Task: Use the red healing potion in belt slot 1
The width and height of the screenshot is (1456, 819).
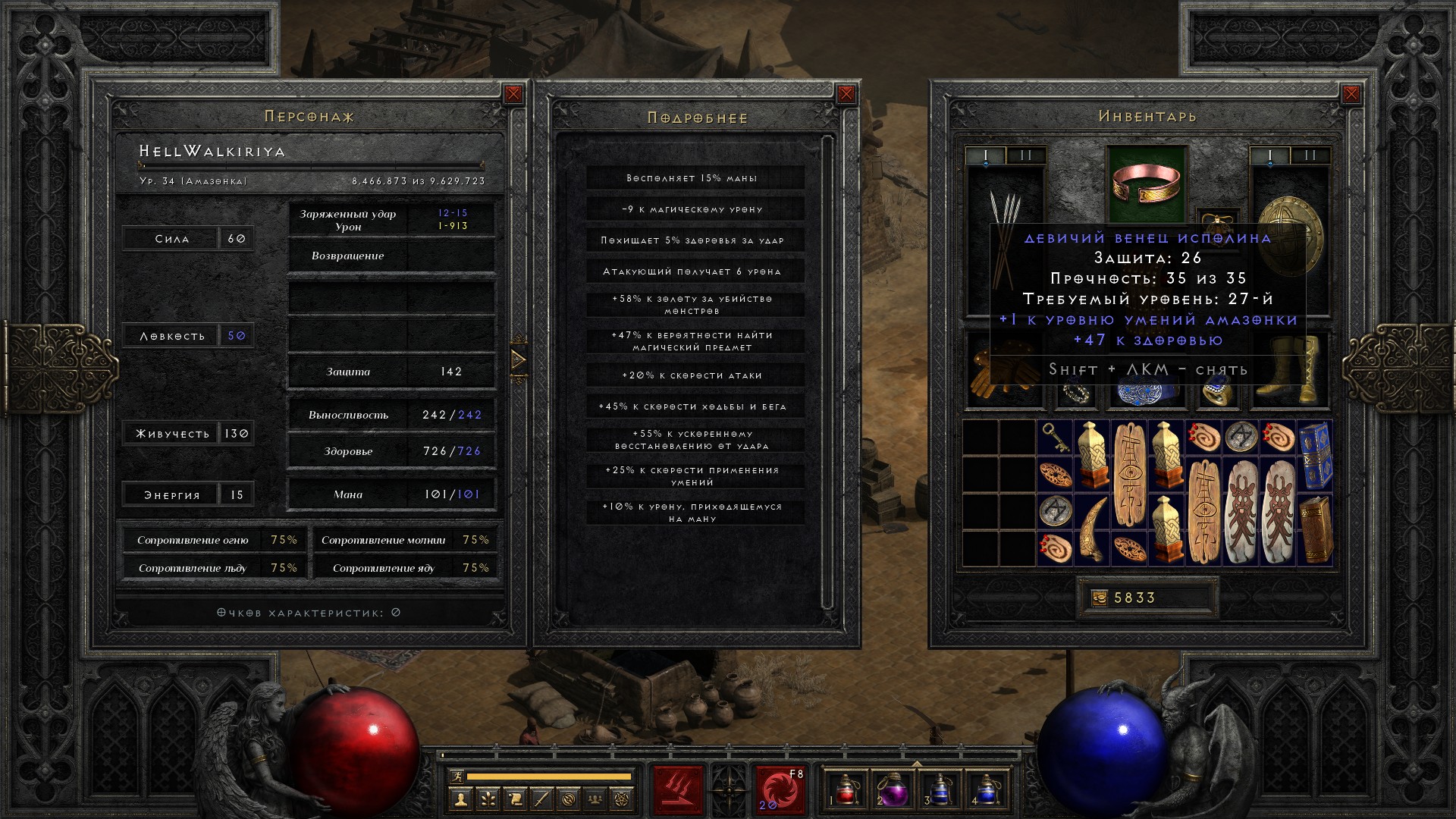Action: click(x=846, y=789)
